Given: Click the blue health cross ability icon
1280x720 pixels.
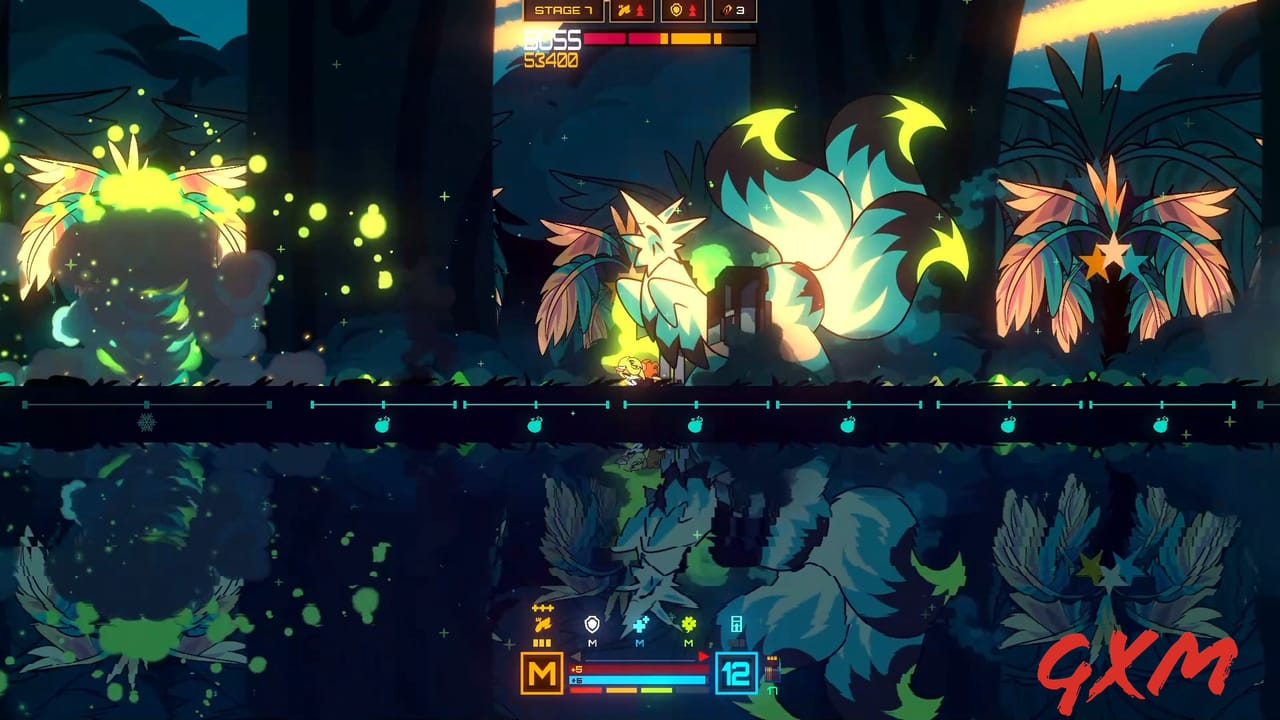Looking at the screenshot, I should tap(640, 624).
